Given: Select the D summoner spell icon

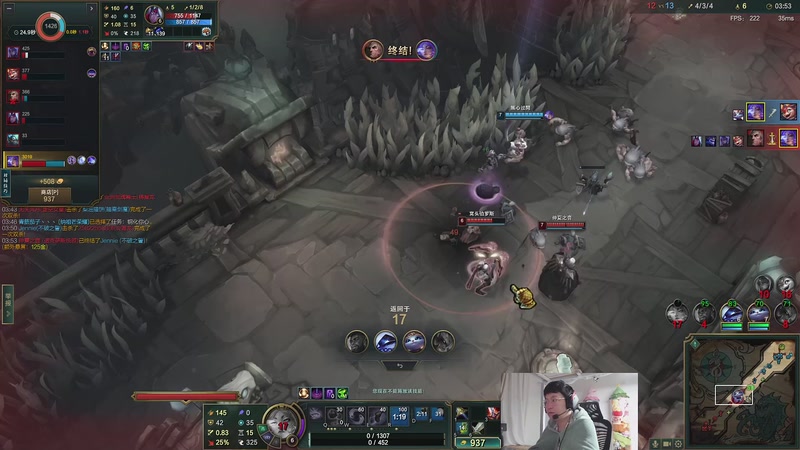Looking at the screenshot, I should coord(421,412).
